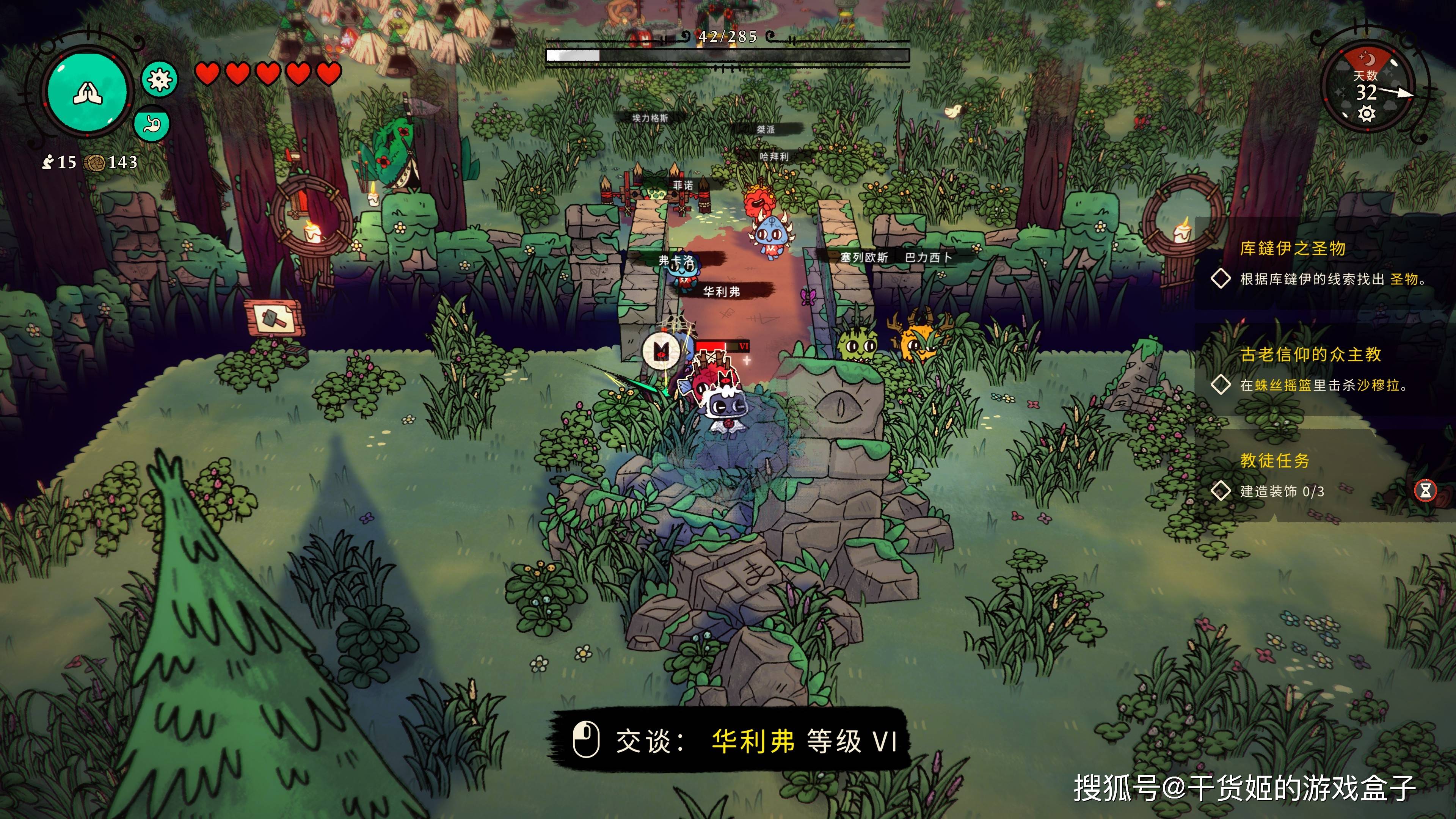Click the hourglass timer icon
The height and width of the screenshot is (819, 1456).
point(1425,490)
